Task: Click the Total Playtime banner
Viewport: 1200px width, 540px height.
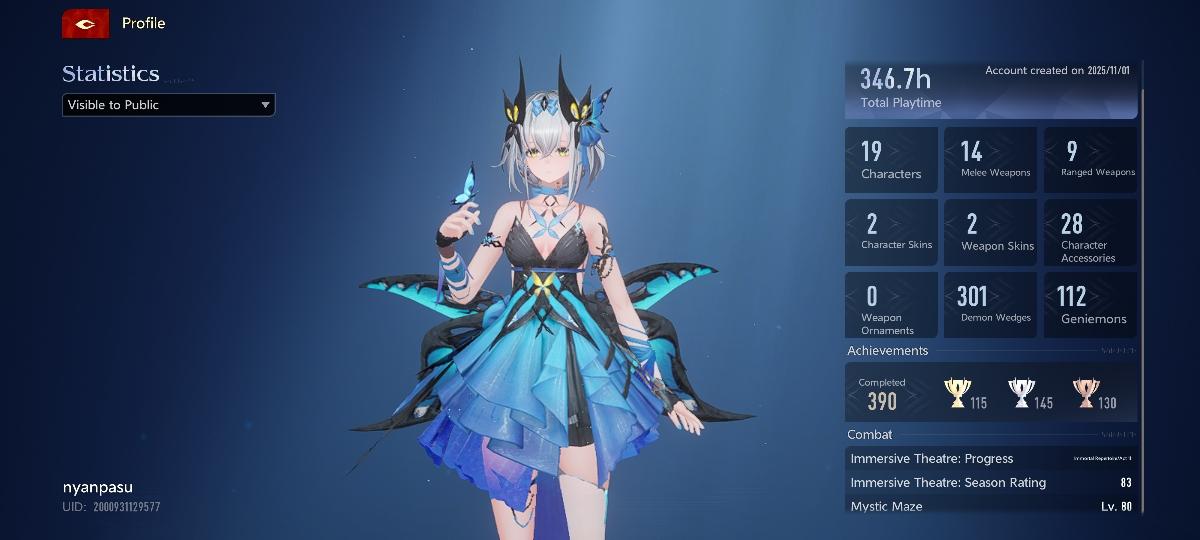Action: [x=991, y=90]
